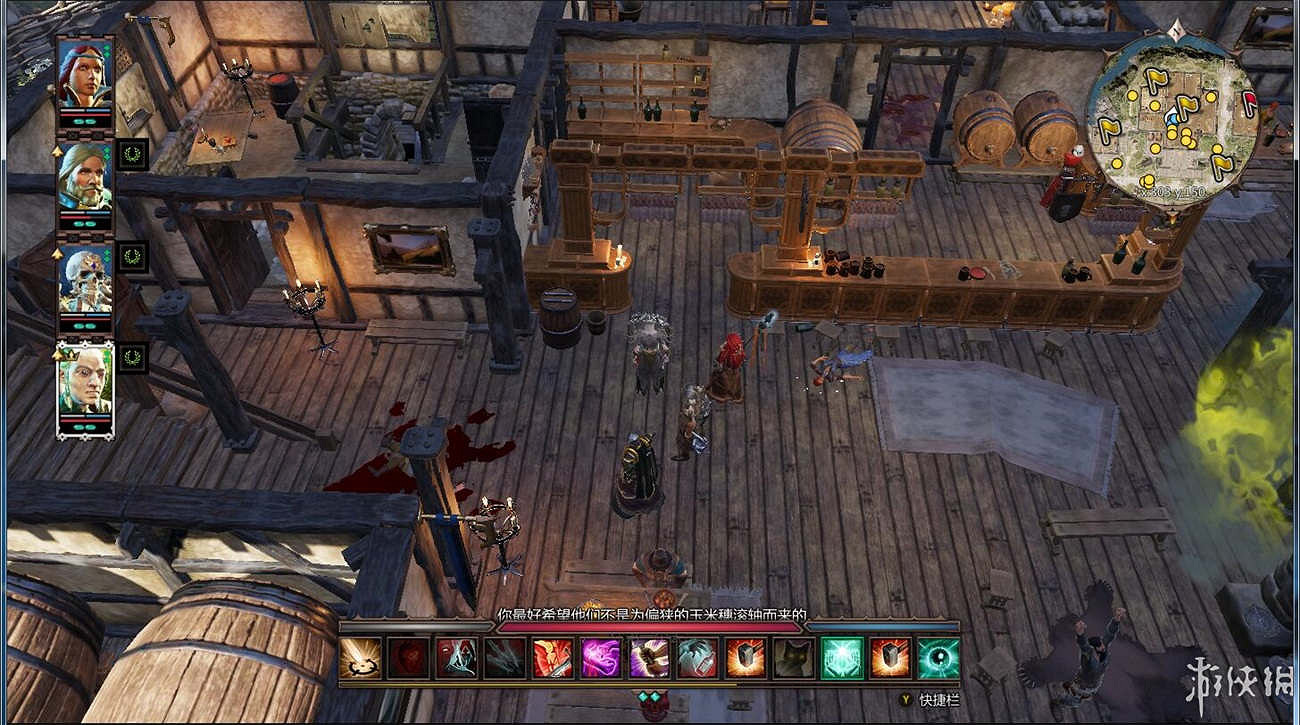Click the laurel wreath icon beside the elf

click(x=132, y=357)
